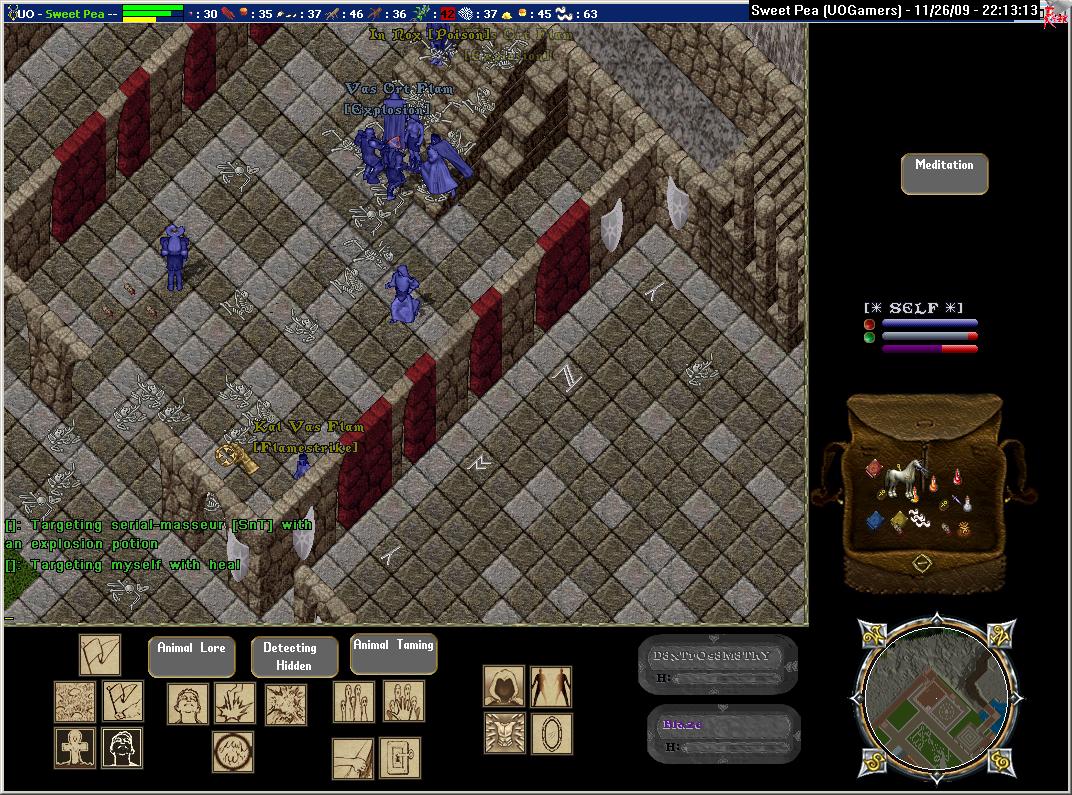Target the SELF status bar
1072x795 pixels.
click(x=919, y=328)
